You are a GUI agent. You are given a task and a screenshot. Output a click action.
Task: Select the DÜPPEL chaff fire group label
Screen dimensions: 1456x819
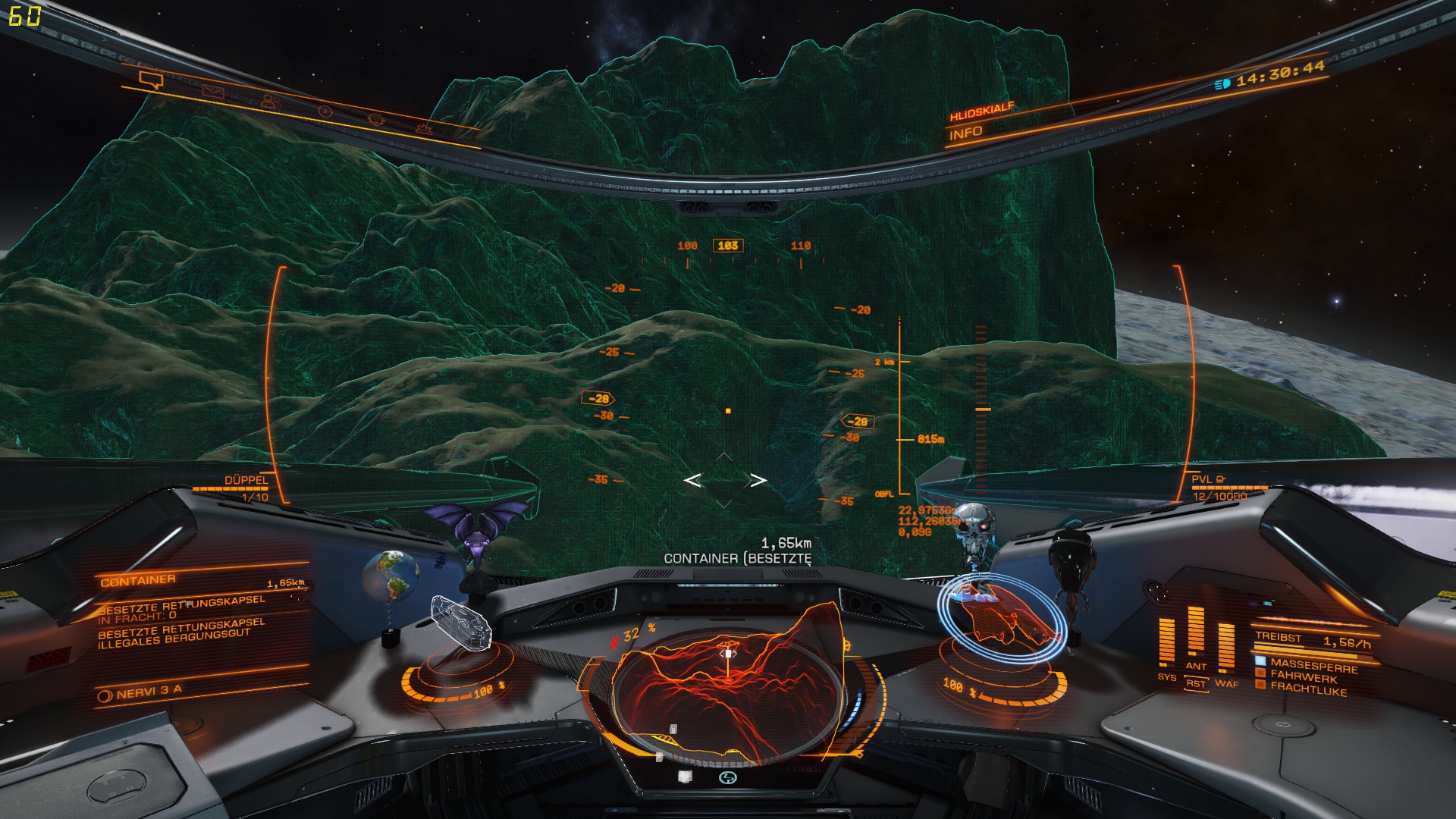(246, 481)
